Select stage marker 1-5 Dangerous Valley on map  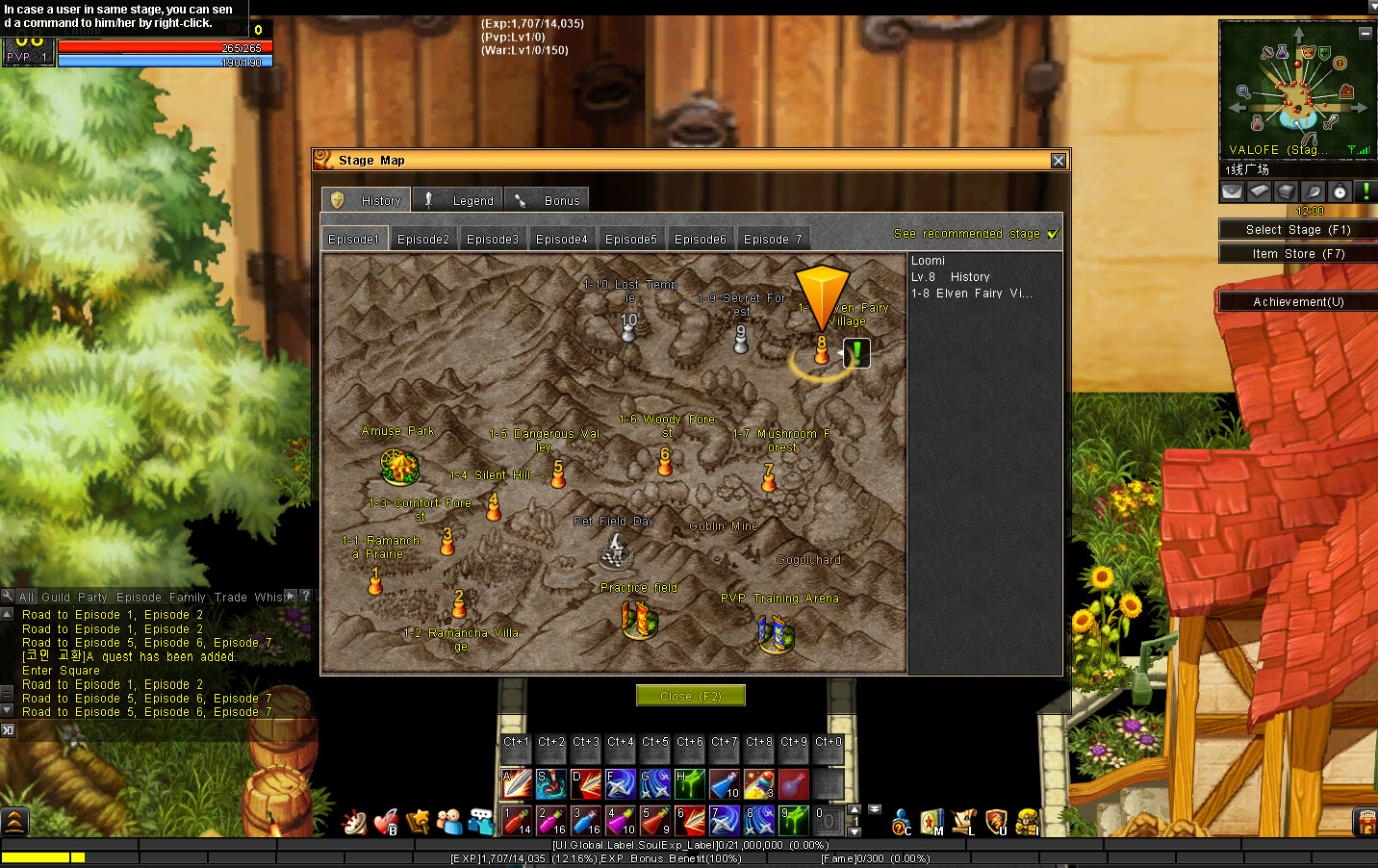coord(558,473)
